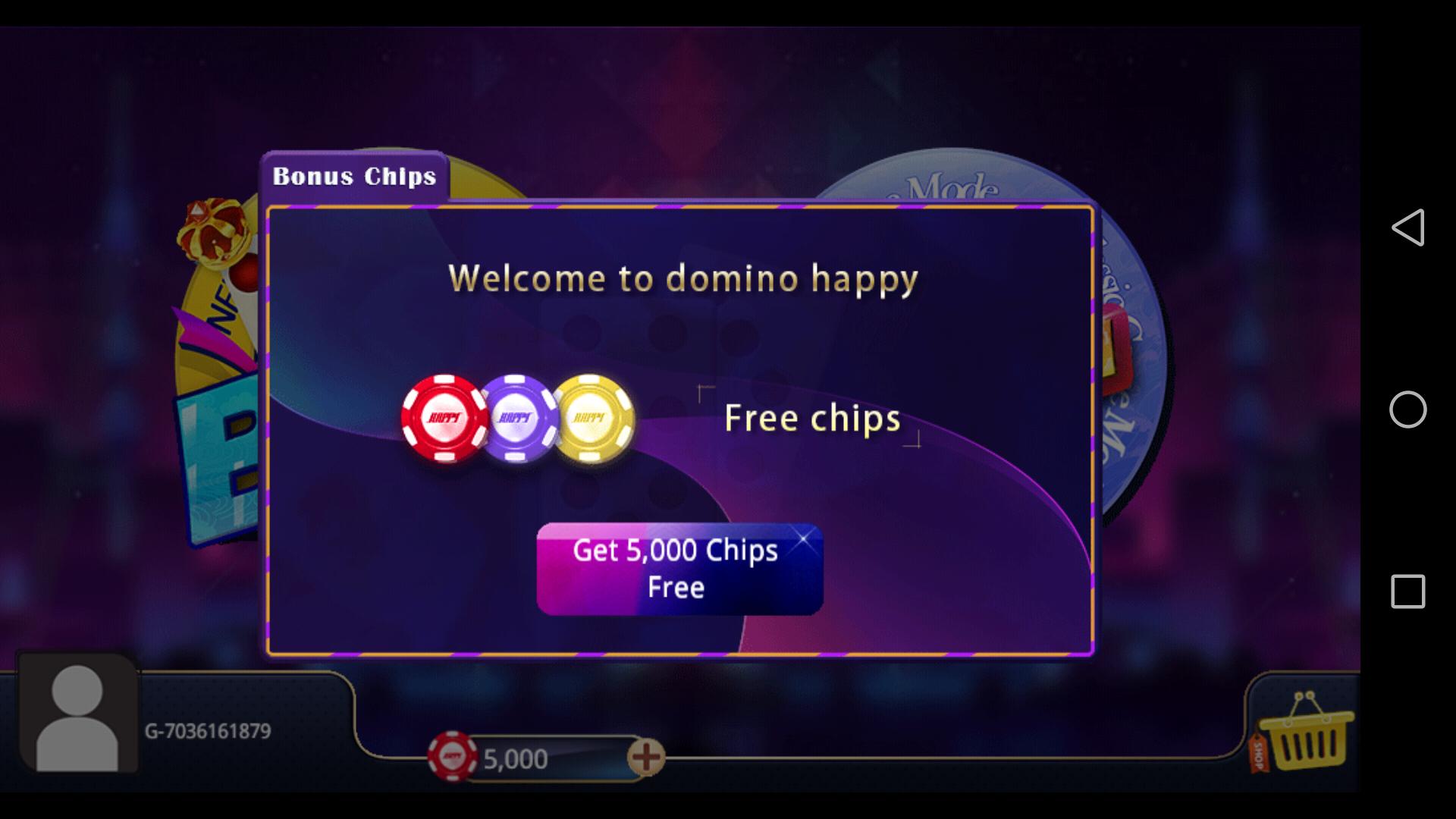The image size is (1456, 819).
Task: Select the Free chips text label
Action: [x=811, y=419]
